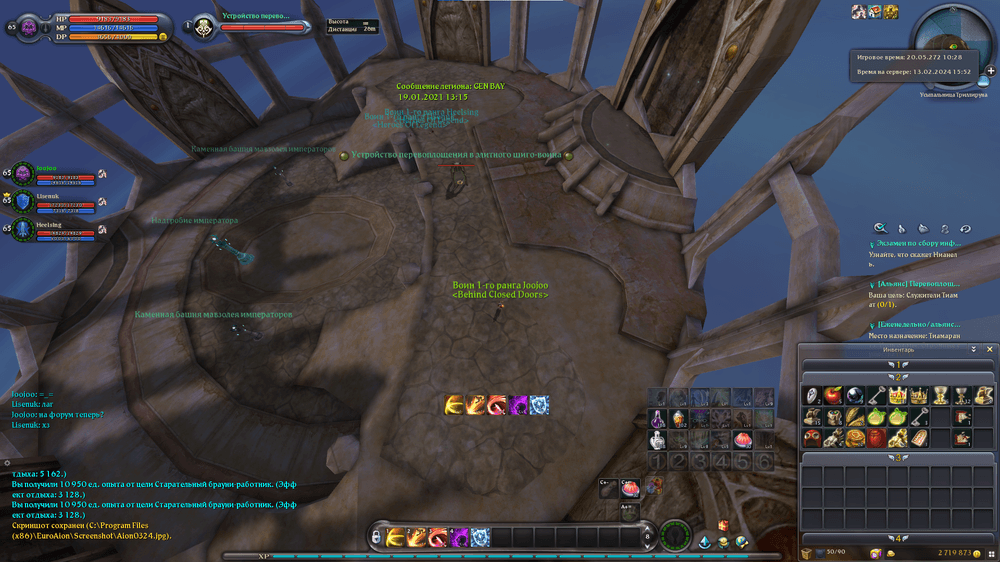Viewport: 1000px width, 562px height.
Task: Expand inventory section 1 header
Action: point(898,365)
